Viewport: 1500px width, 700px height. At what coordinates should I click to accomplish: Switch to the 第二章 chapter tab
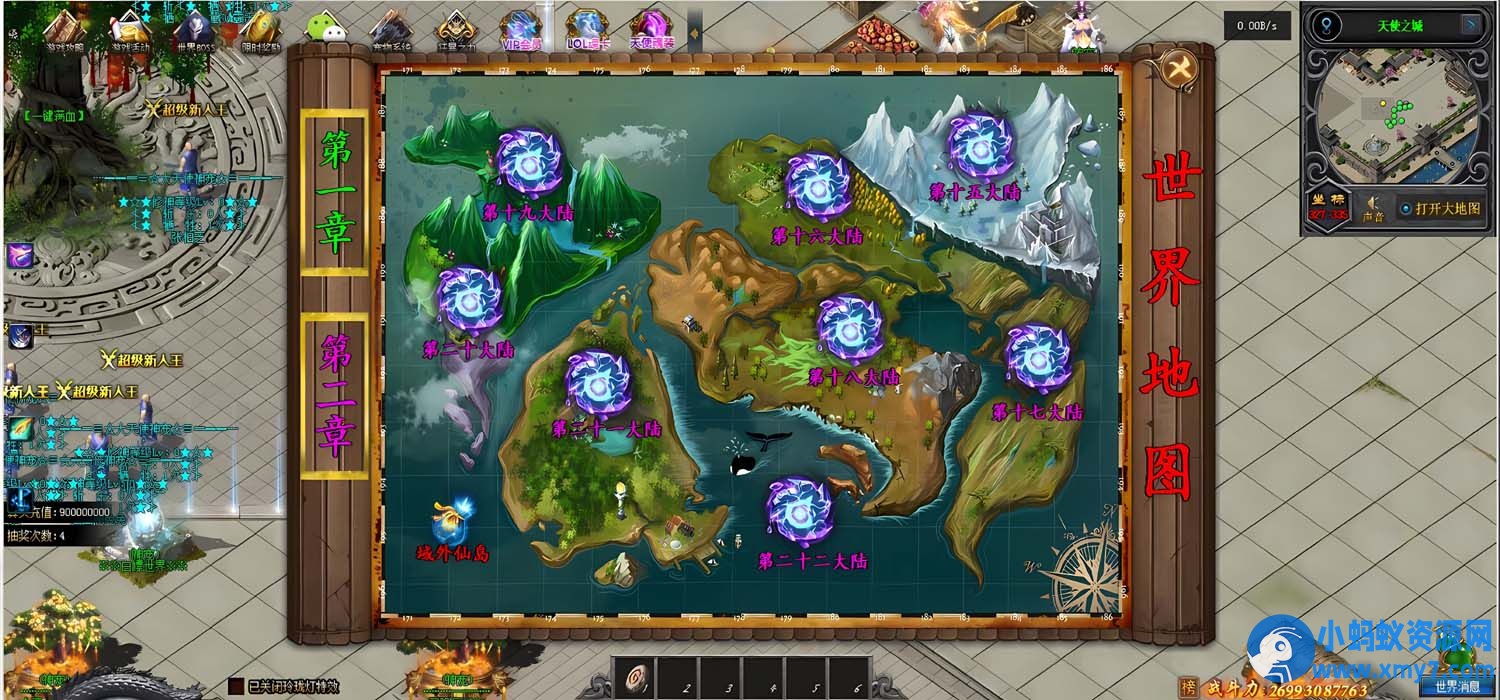(x=335, y=395)
